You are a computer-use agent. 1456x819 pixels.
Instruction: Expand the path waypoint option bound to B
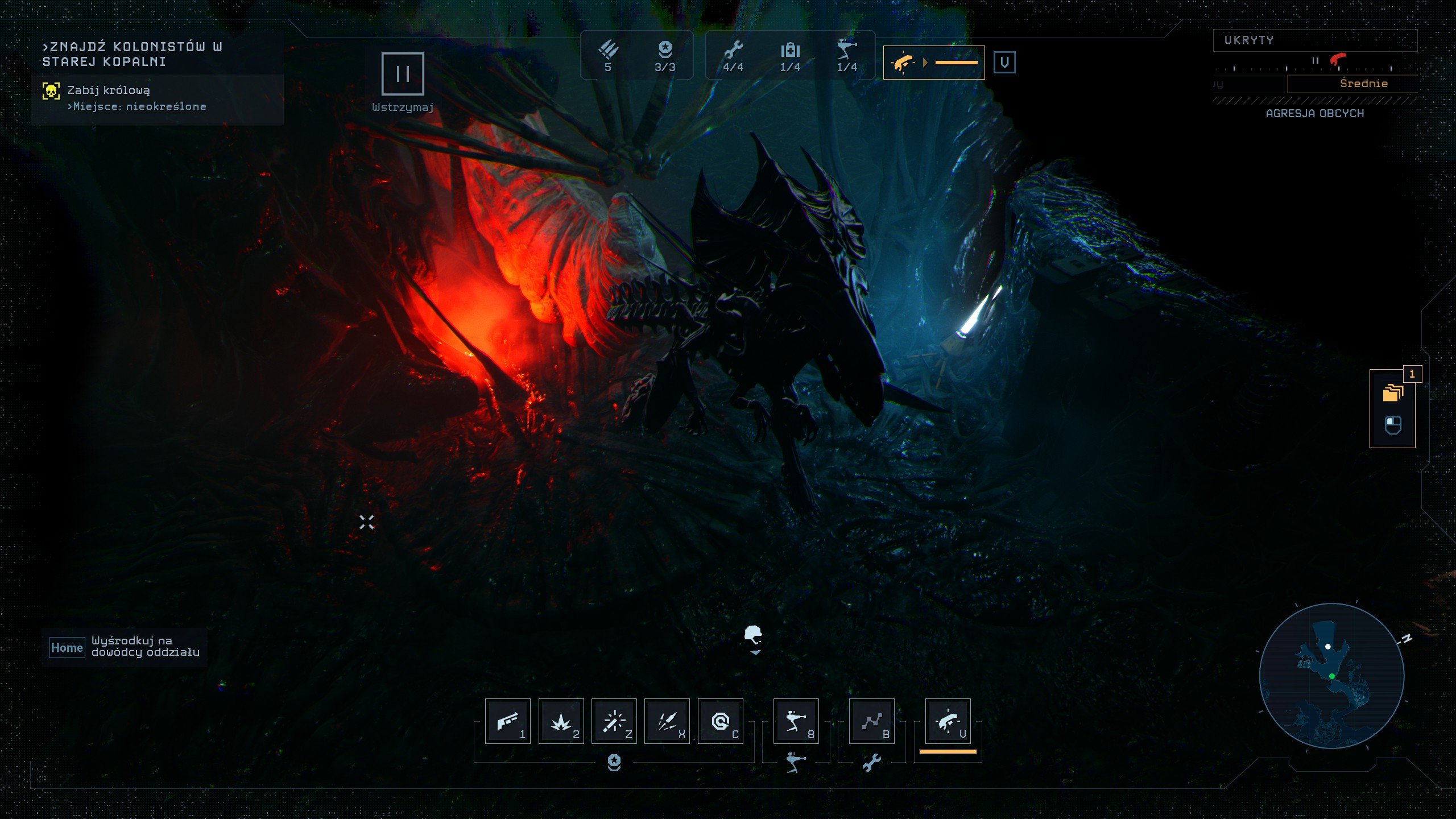(872, 721)
